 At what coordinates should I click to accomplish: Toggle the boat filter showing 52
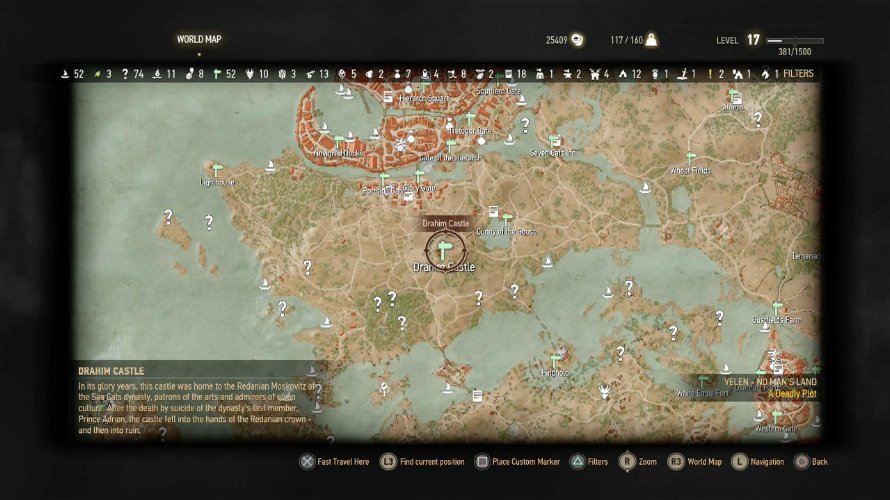pyautogui.click(x=66, y=74)
